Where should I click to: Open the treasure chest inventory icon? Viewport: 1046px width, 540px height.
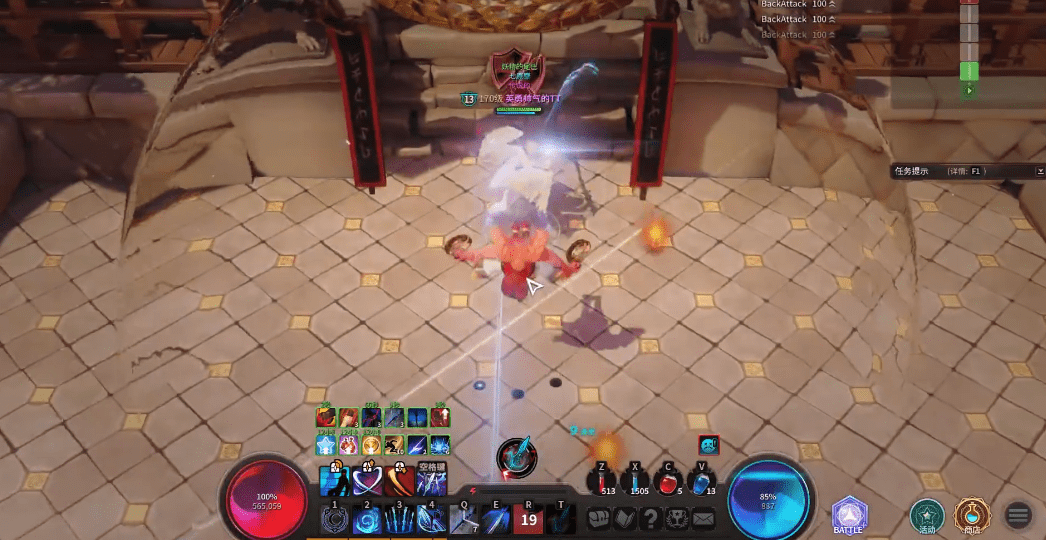click(597, 519)
